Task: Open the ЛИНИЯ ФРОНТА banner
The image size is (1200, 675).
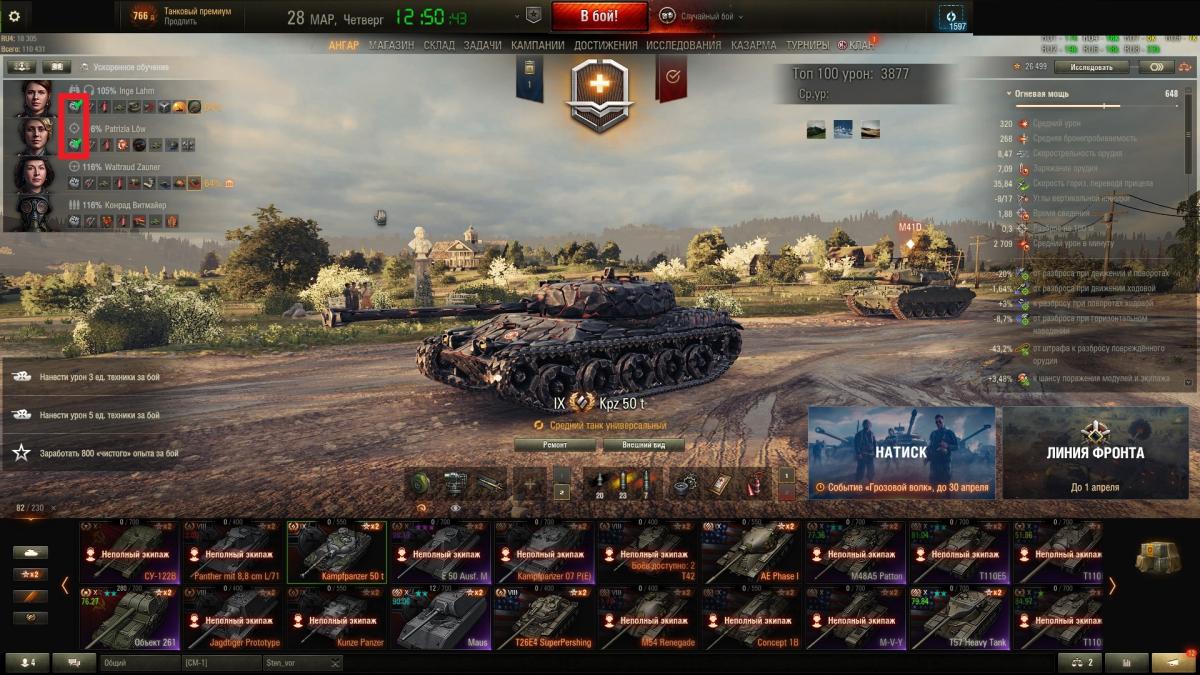Action: [1095, 452]
